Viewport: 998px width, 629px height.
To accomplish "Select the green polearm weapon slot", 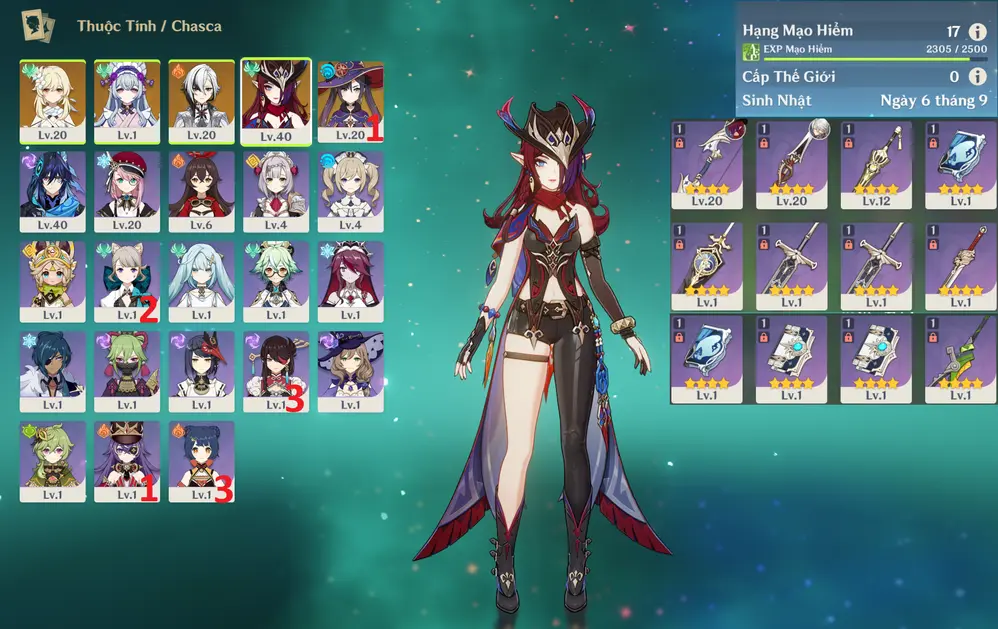I will click(x=960, y=358).
